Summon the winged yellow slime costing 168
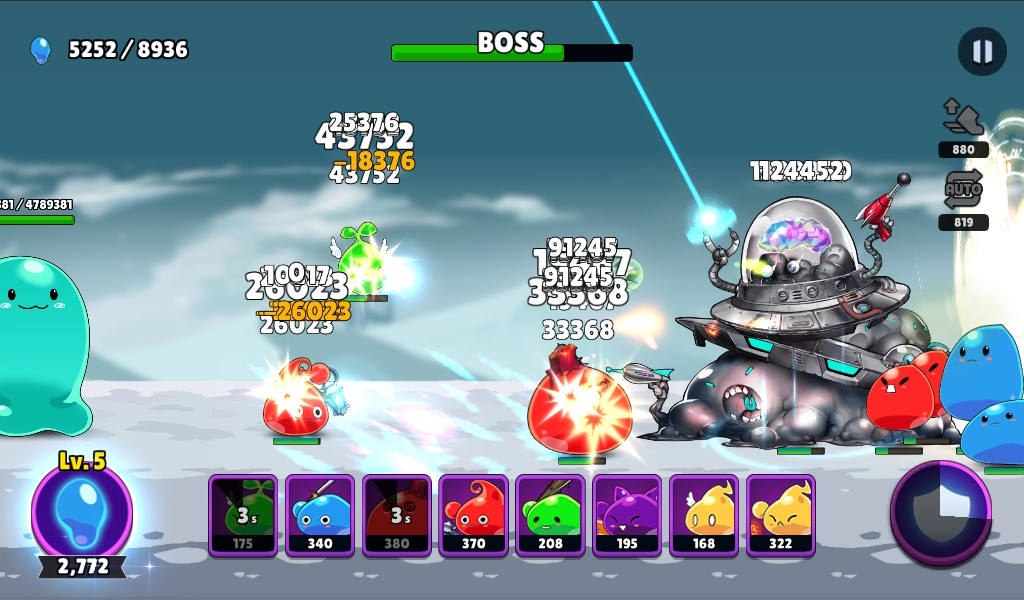Screen dimensions: 1024x600 coord(704,515)
